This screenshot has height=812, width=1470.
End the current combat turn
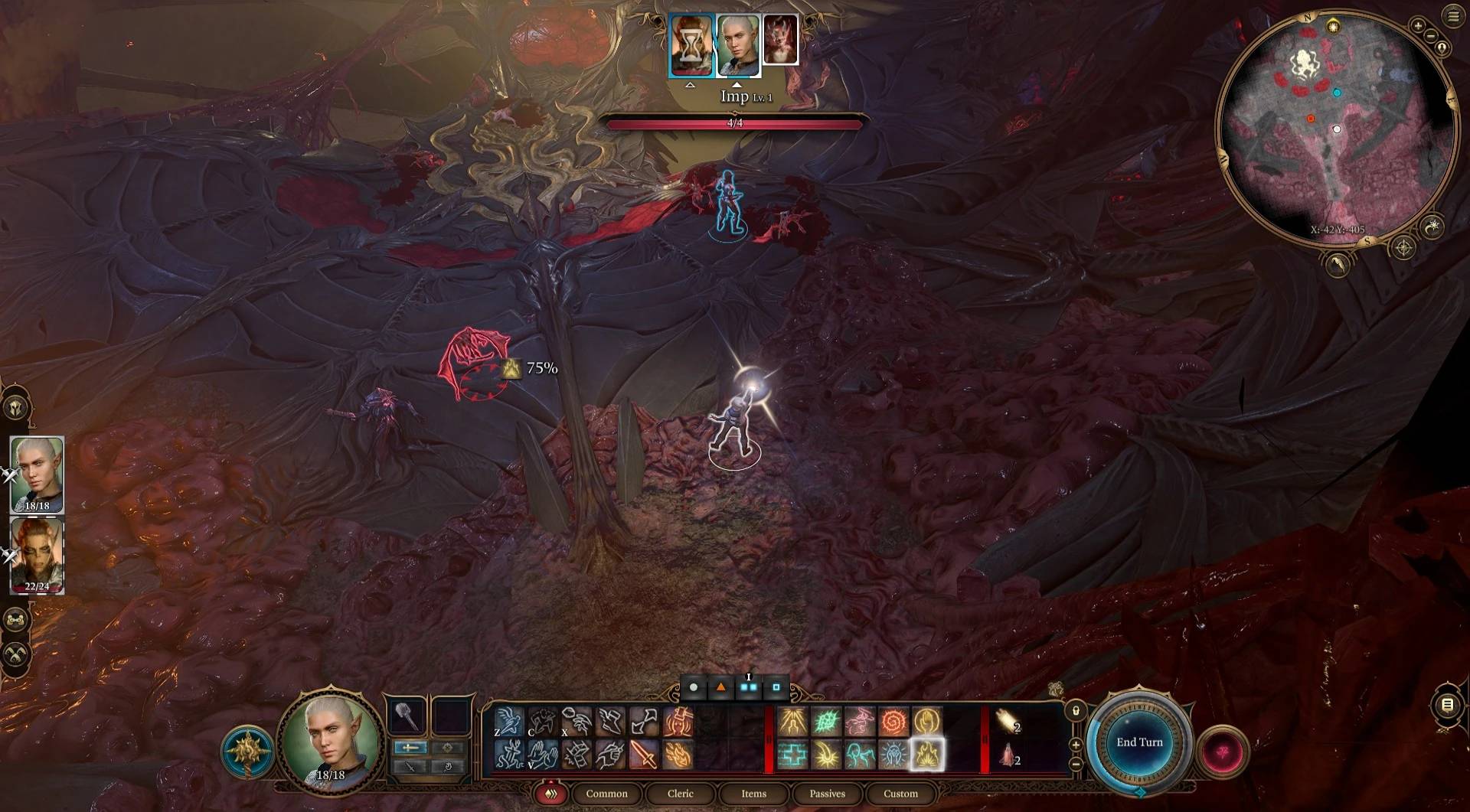[x=1138, y=742]
